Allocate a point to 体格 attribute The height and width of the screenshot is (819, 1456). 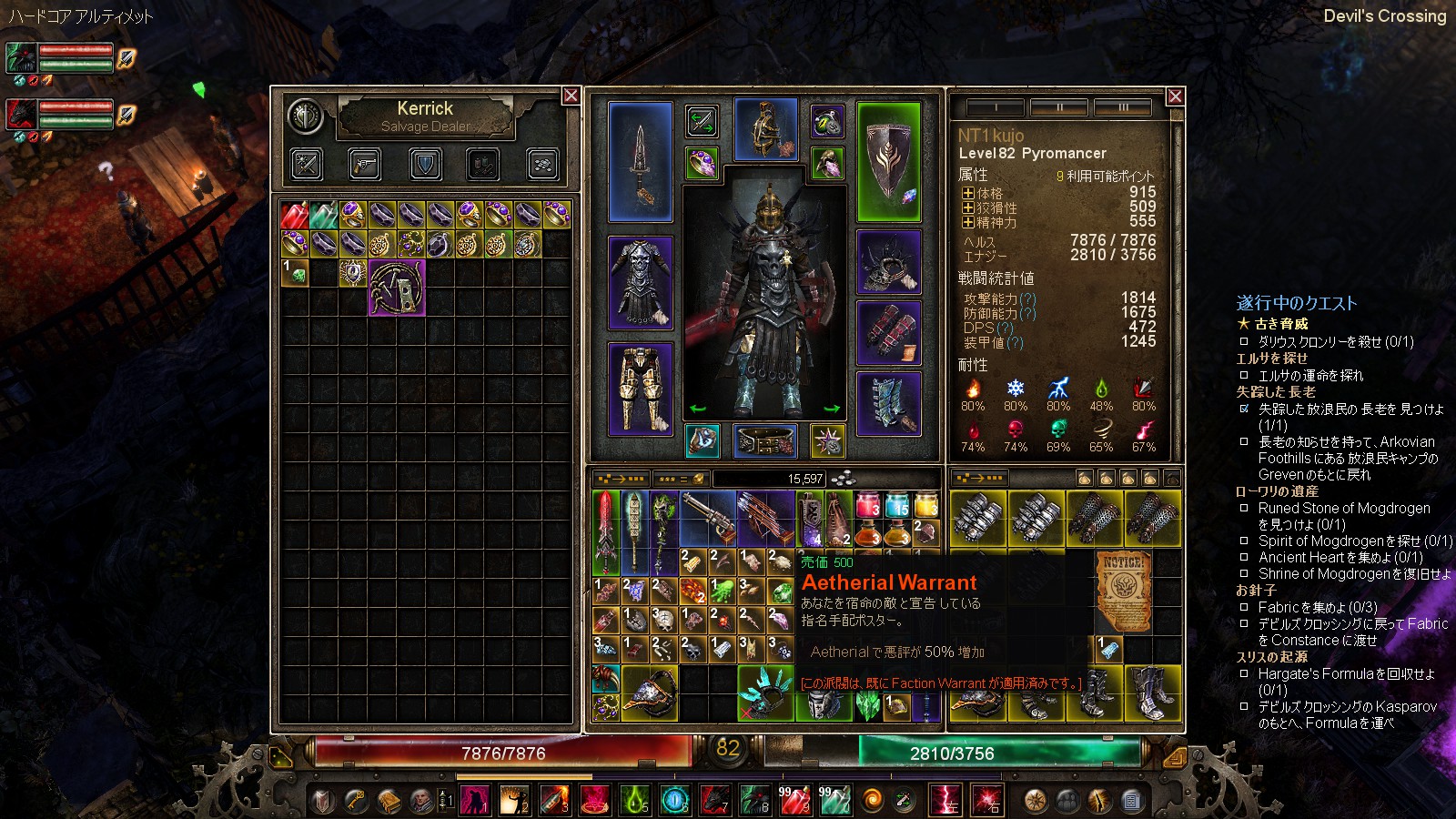(968, 193)
